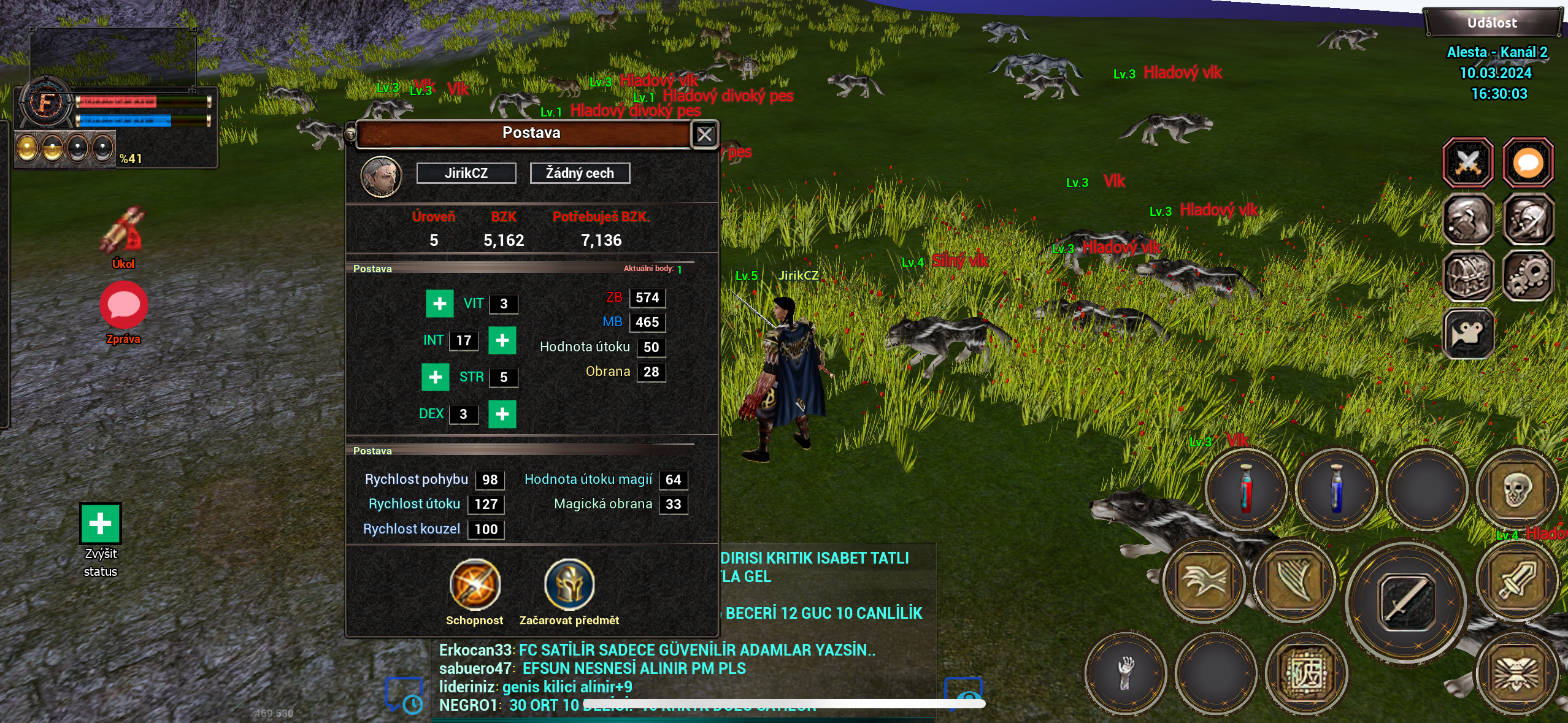
Task: Open game settings with the gears icon
Action: (x=1528, y=277)
